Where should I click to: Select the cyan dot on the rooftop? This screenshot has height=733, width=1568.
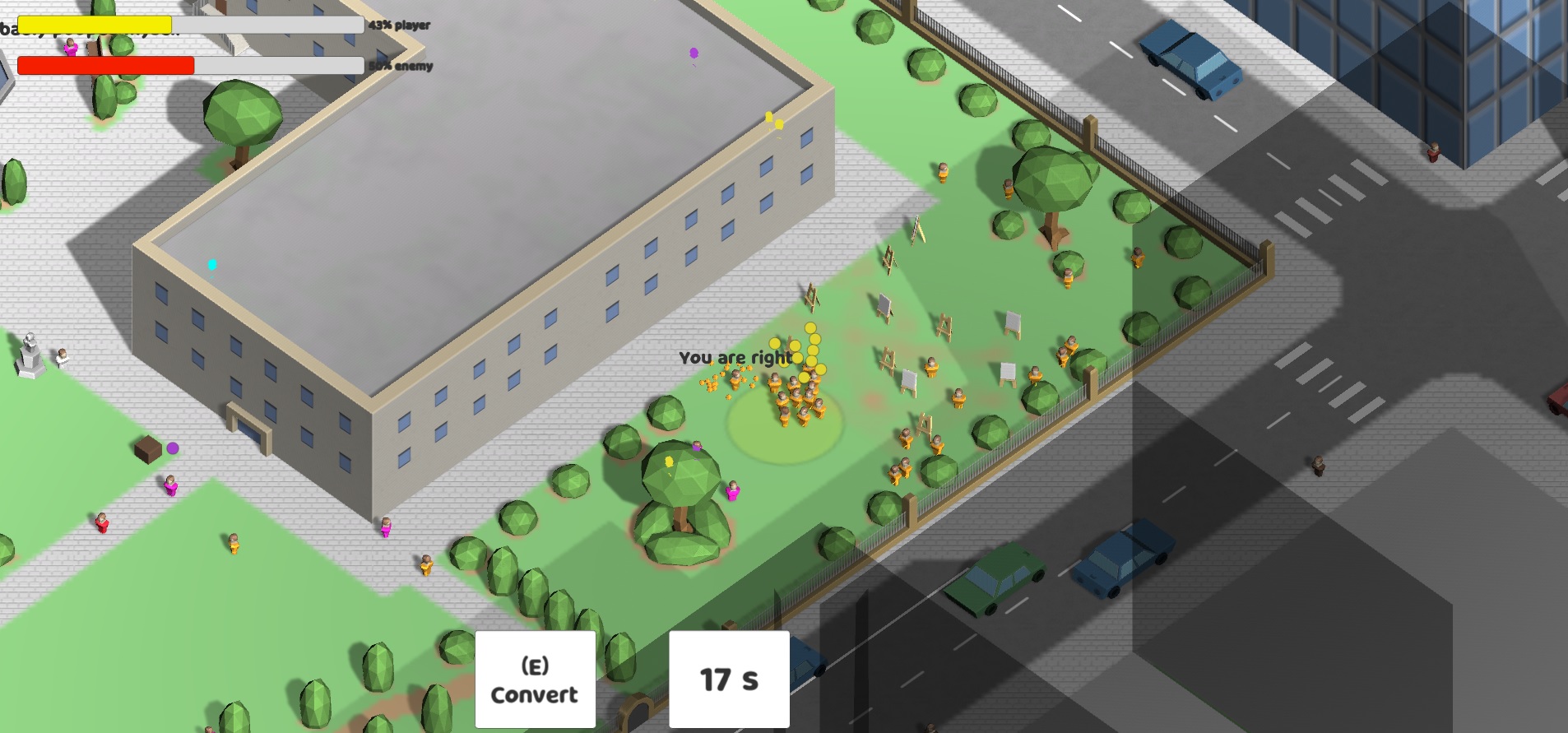click(211, 263)
